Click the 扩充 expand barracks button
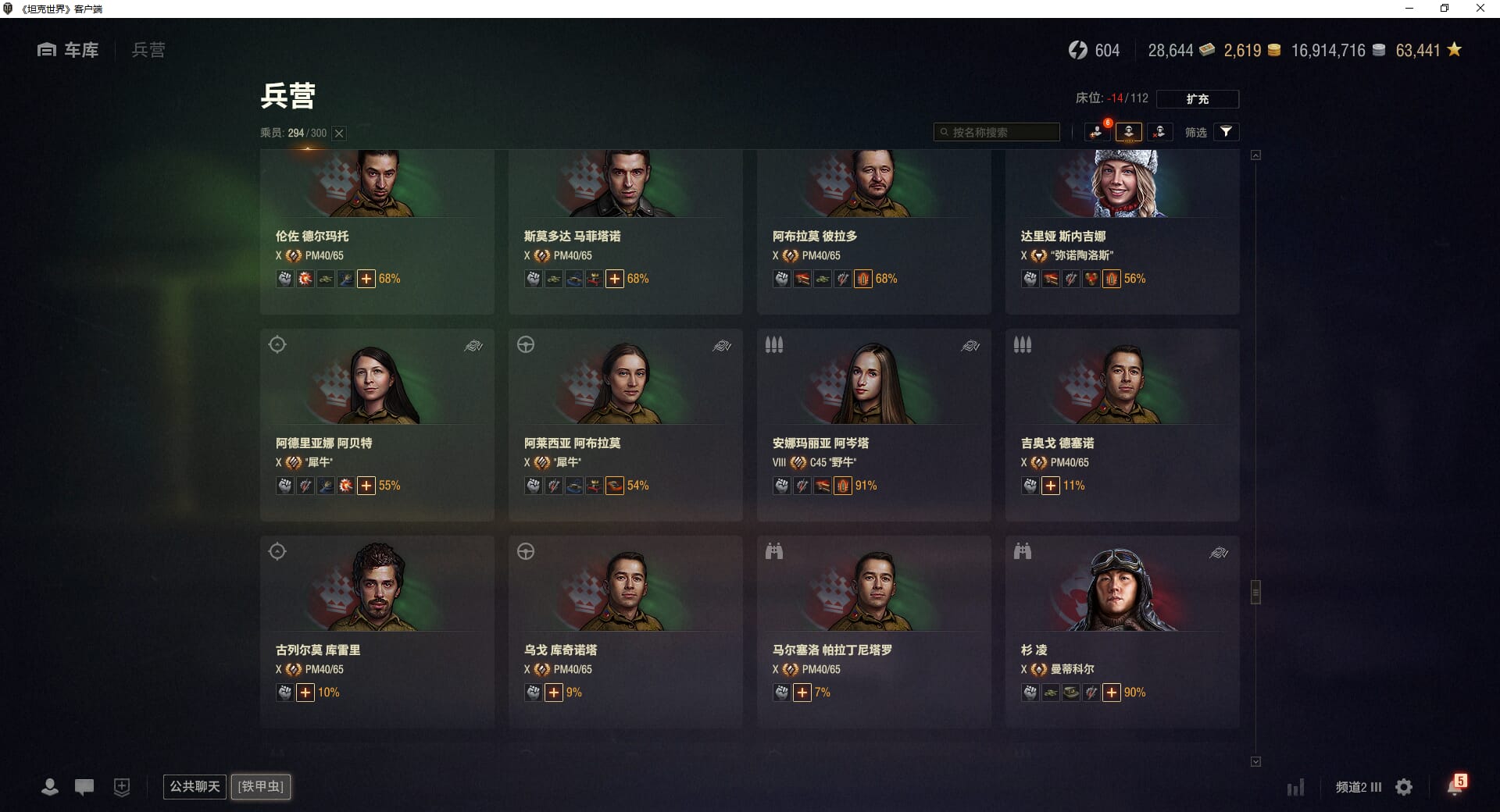 pyautogui.click(x=1197, y=99)
